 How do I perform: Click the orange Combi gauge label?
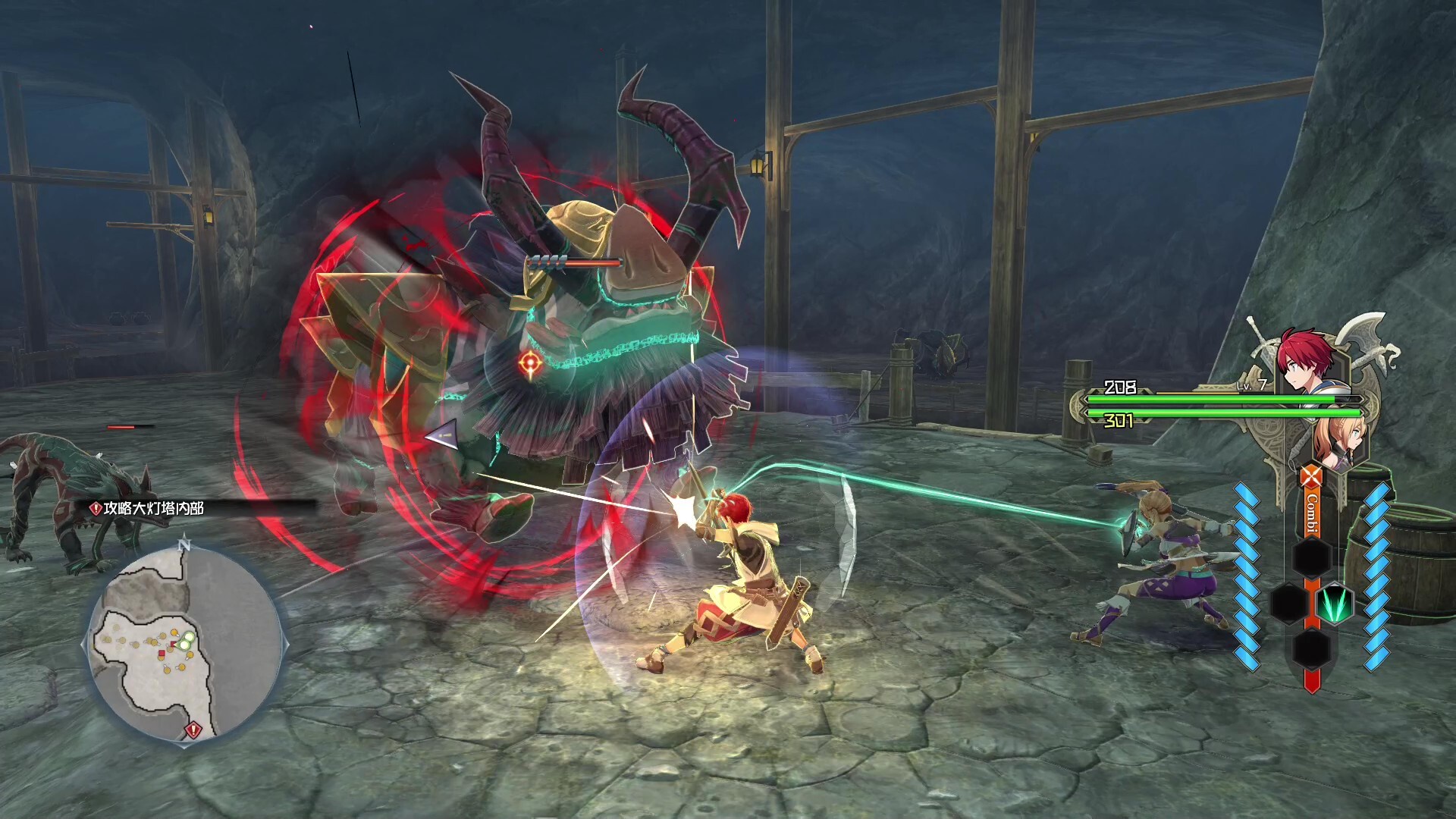click(1311, 513)
